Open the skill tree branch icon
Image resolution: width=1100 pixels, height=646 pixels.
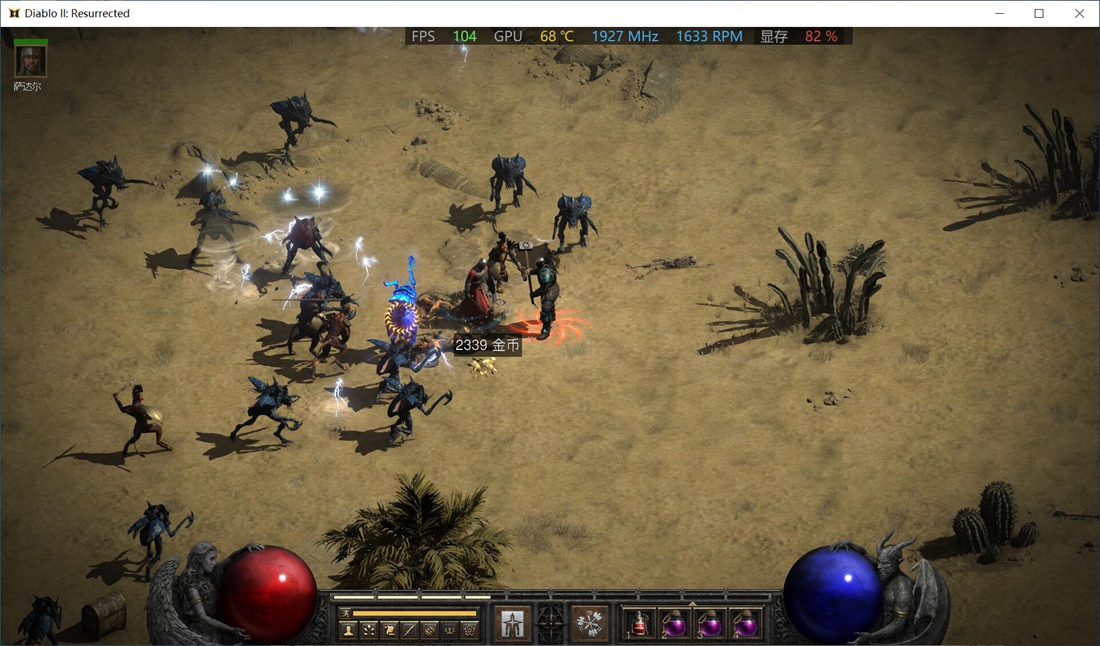click(369, 630)
